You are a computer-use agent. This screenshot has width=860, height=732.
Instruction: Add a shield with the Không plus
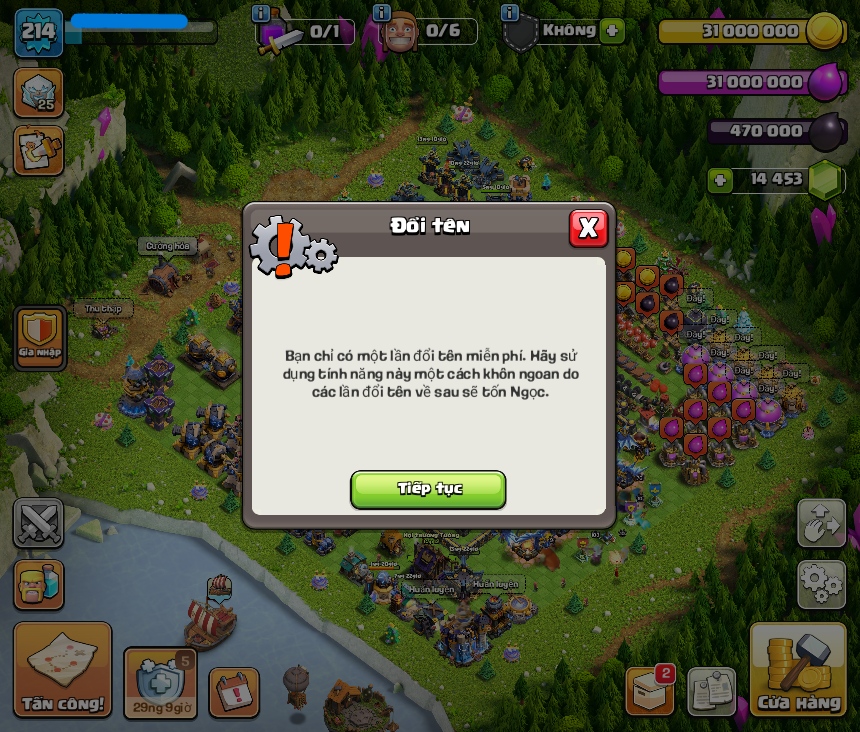pos(612,31)
